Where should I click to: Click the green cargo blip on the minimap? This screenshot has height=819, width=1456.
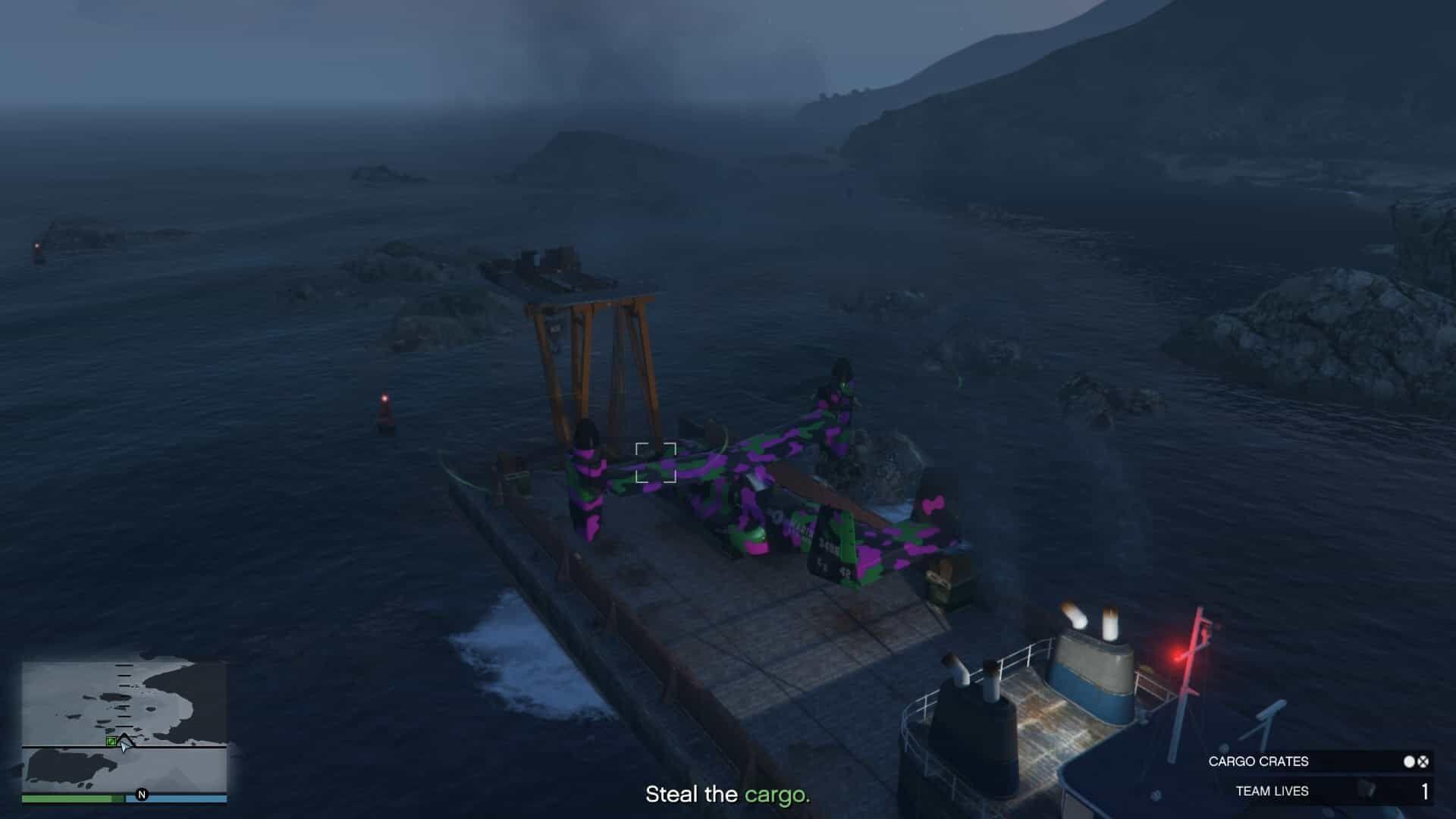[111, 742]
